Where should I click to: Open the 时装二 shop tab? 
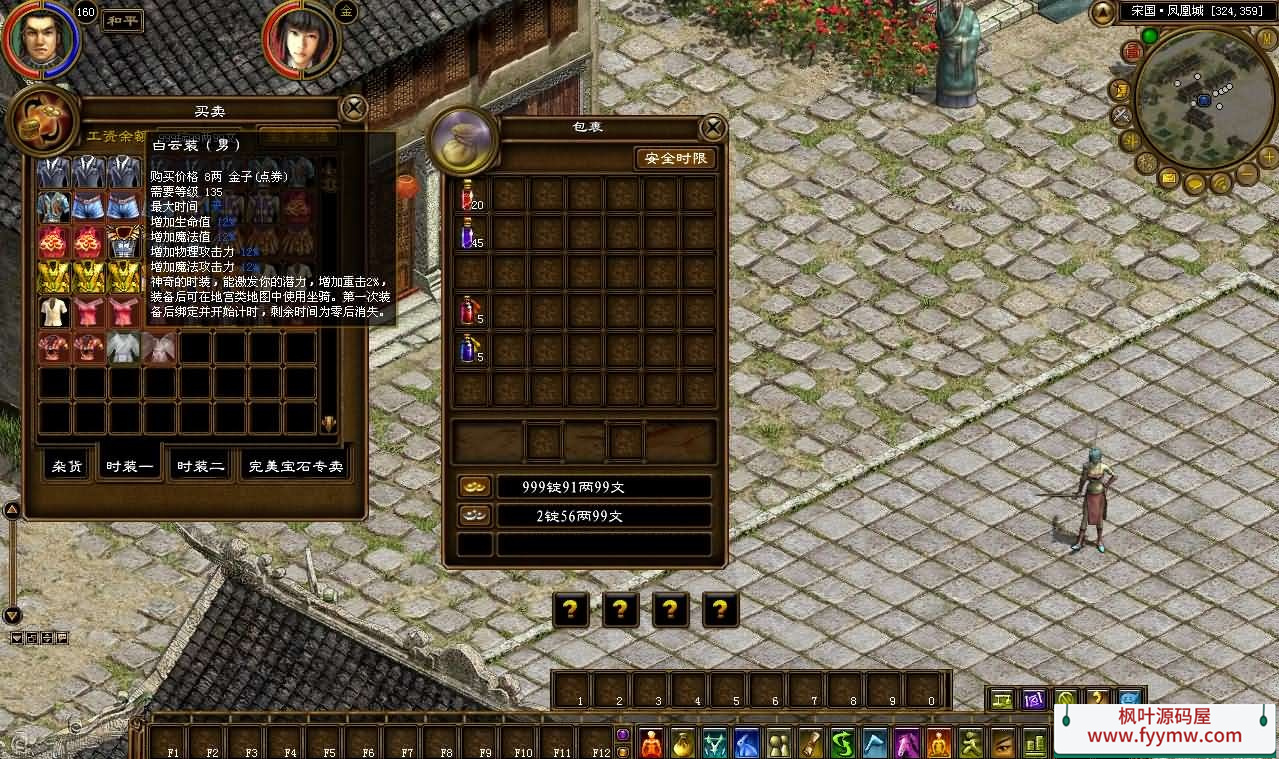click(200, 466)
